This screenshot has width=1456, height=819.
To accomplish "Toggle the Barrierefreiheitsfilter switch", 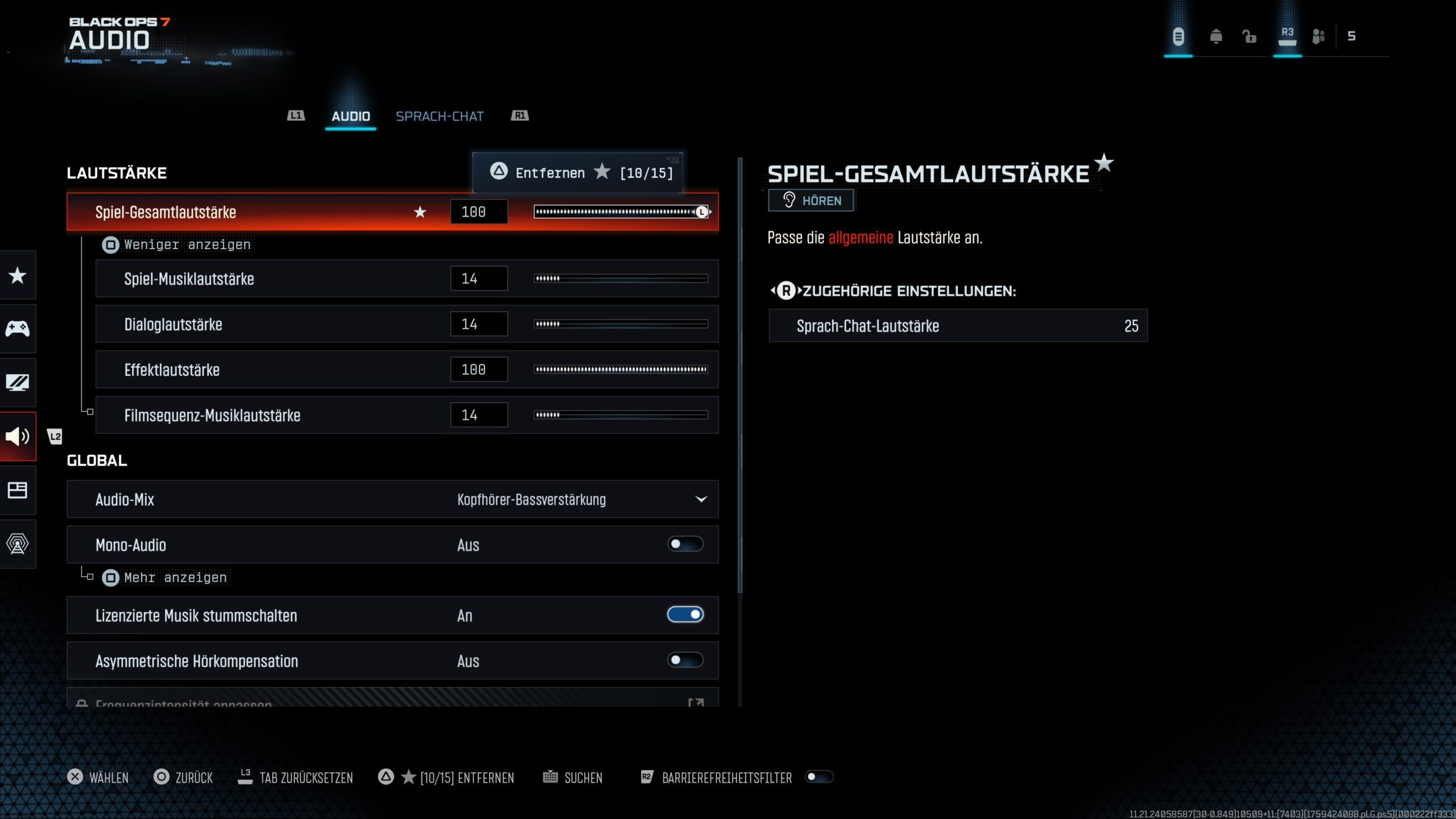I will coord(818,777).
